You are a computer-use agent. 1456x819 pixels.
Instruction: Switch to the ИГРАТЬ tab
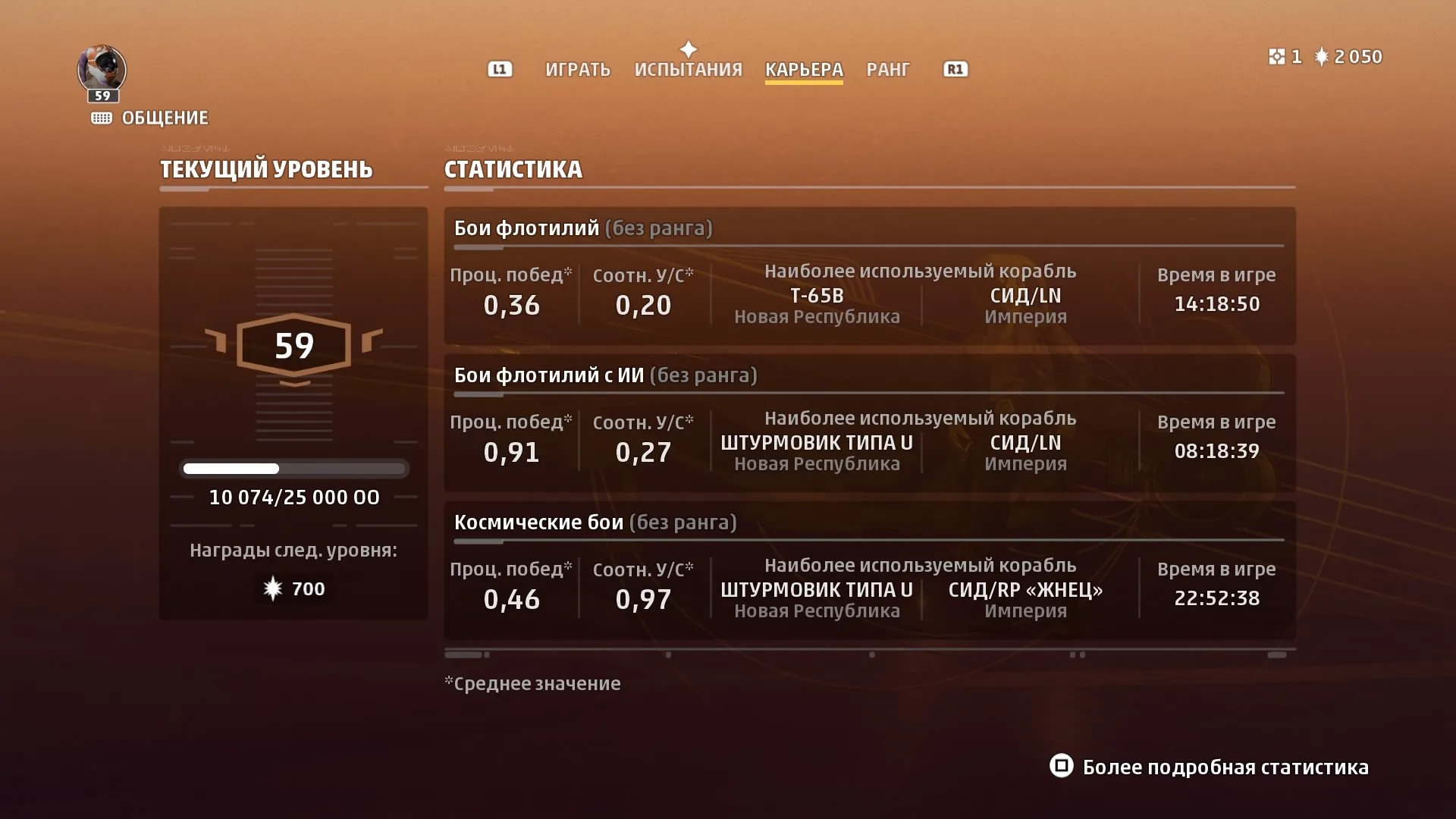pos(577,70)
